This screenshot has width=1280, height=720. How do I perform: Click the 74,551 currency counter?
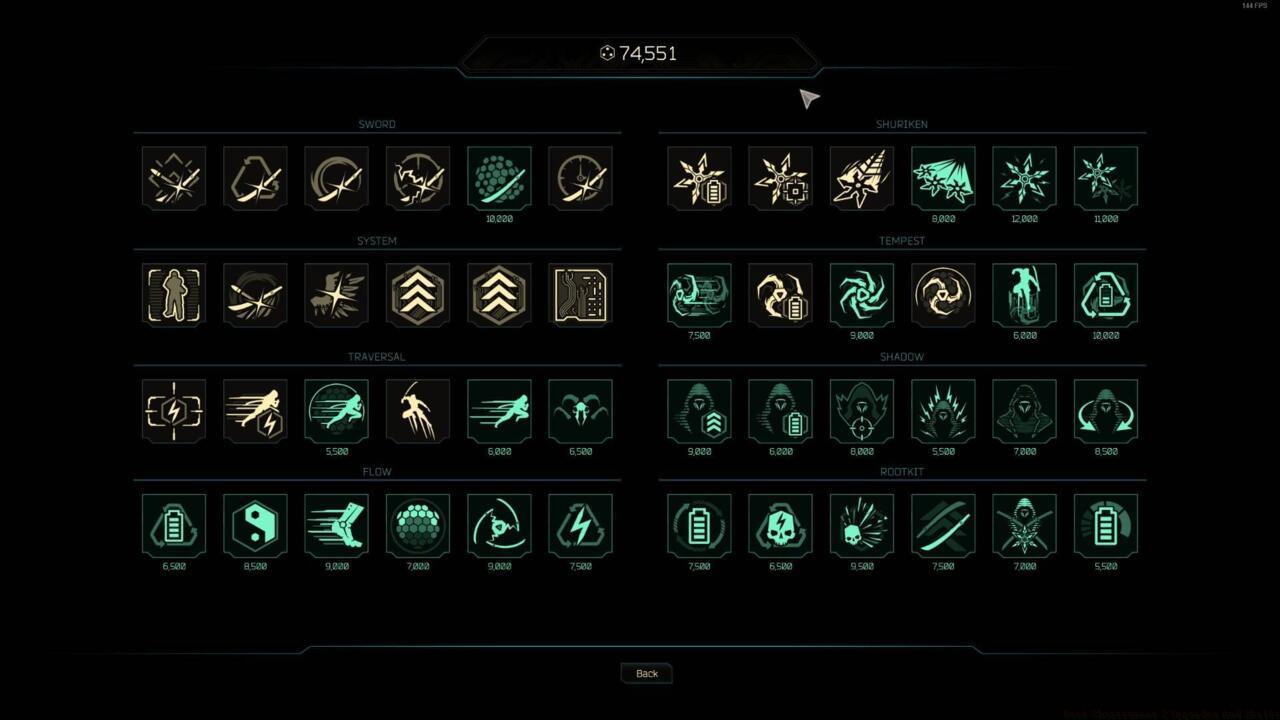tap(640, 53)
